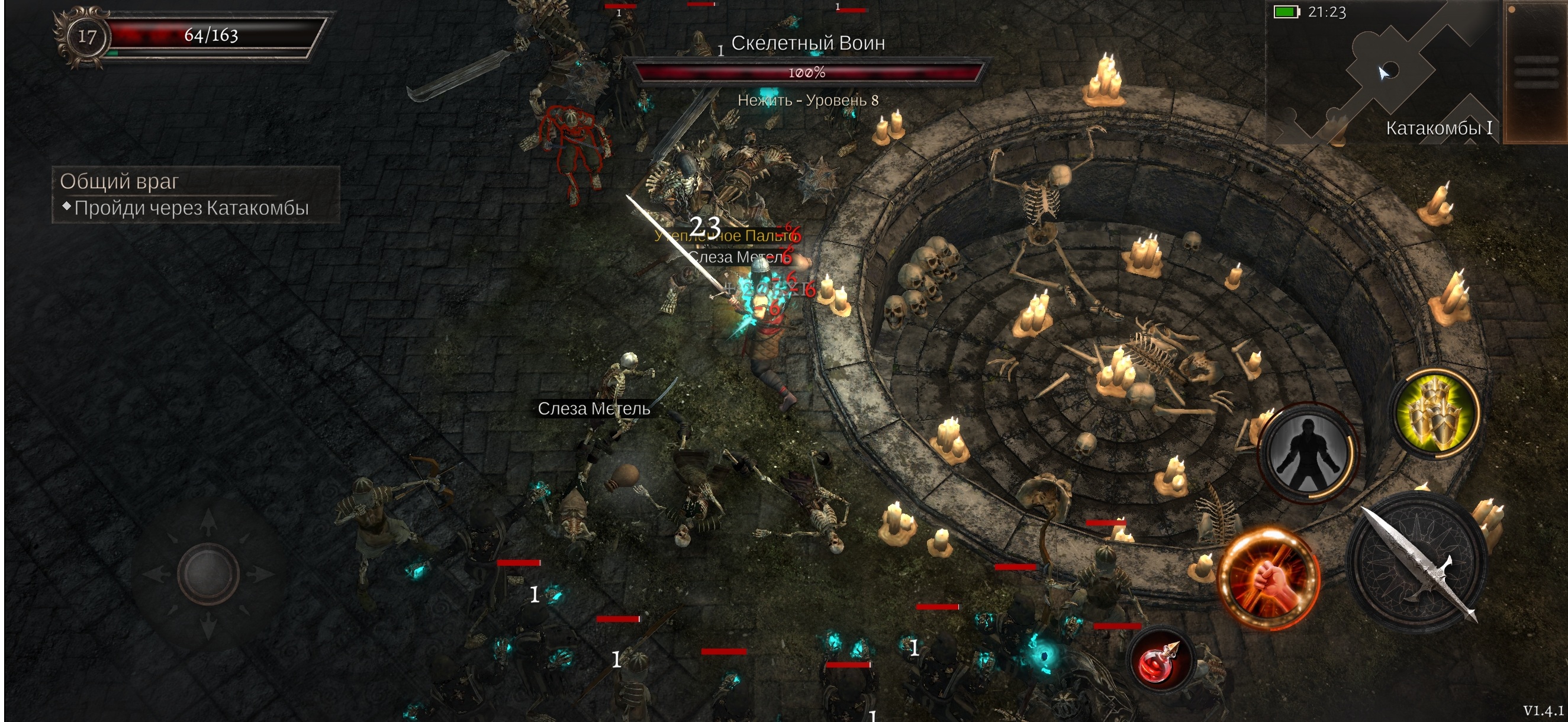
Task: Activate the fiery fist skill
Action: [x=1270, y=577]
